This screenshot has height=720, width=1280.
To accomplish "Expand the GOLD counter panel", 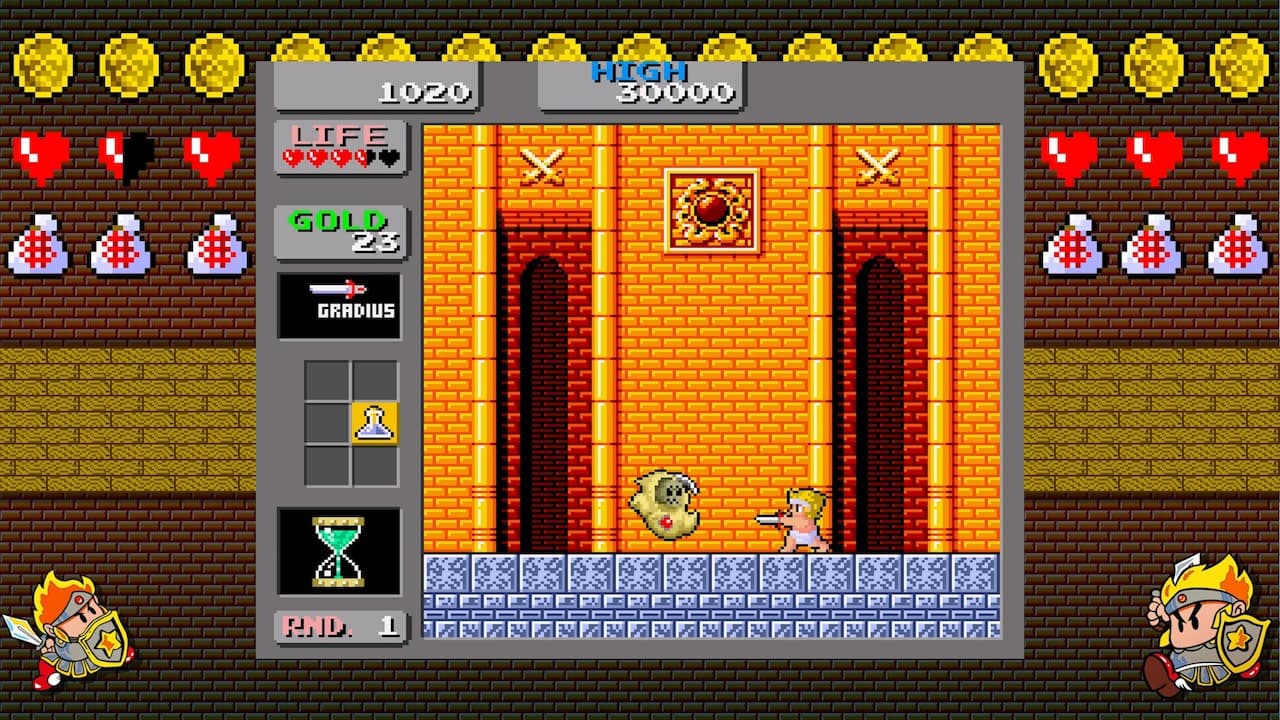I will click(x=340, y=228).
